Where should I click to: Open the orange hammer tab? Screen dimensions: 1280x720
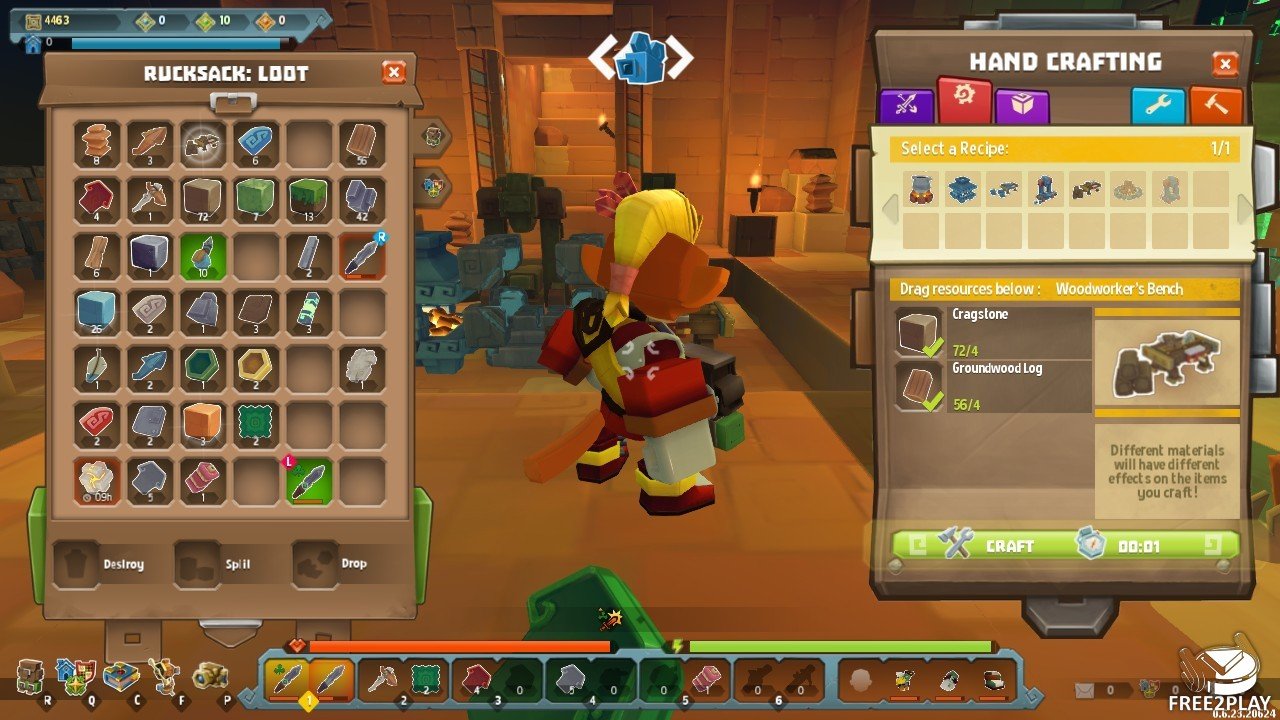[x=1216, y=106]
